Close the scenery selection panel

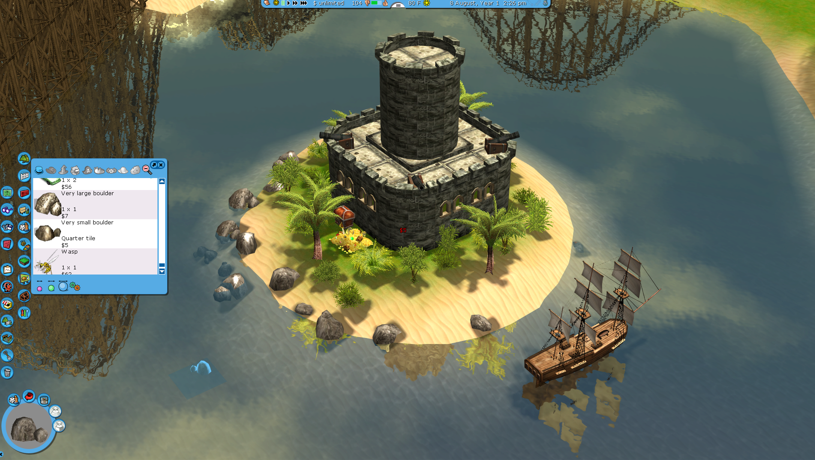point(161,165)
